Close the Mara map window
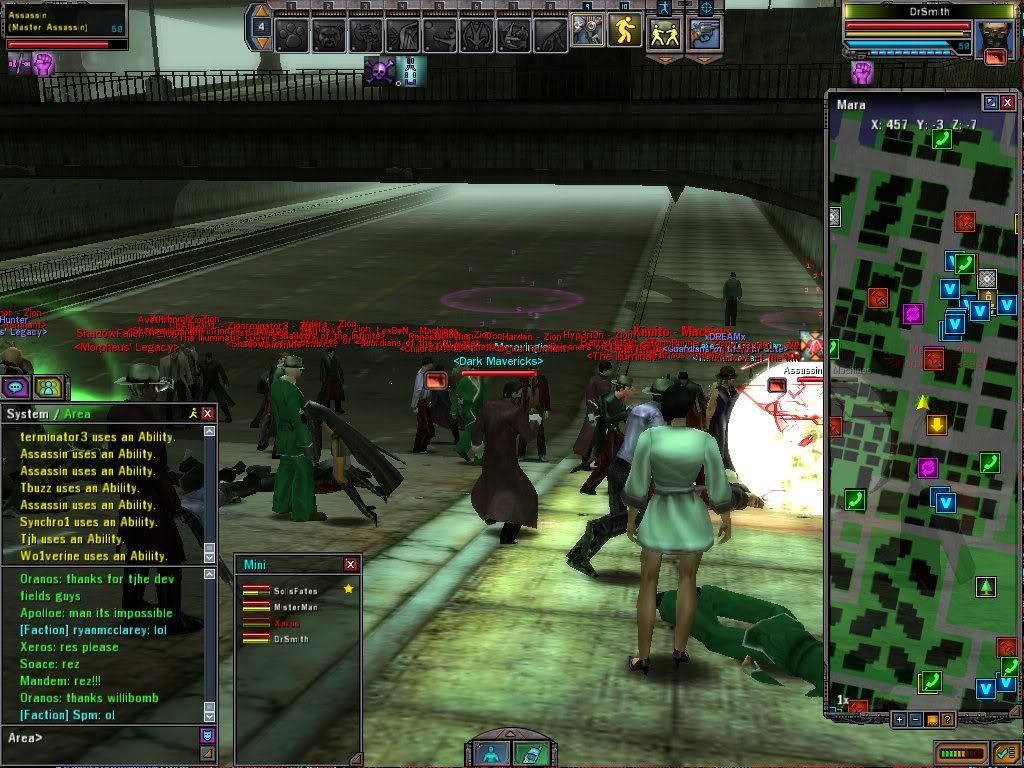 (x=1008, y=103)
